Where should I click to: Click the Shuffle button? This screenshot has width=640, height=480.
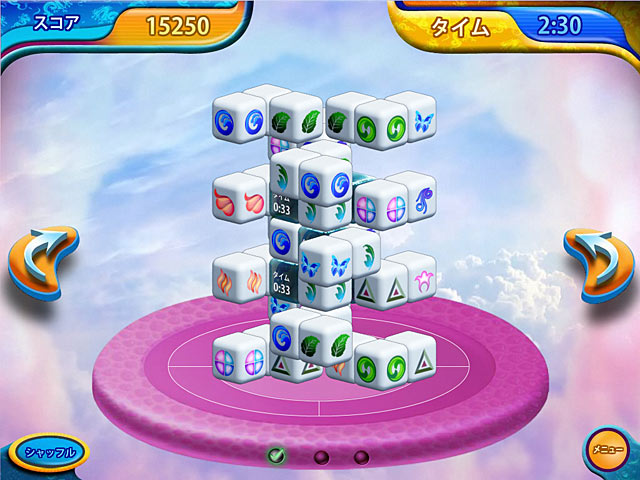pyautogui.click(x=50, y=452)
